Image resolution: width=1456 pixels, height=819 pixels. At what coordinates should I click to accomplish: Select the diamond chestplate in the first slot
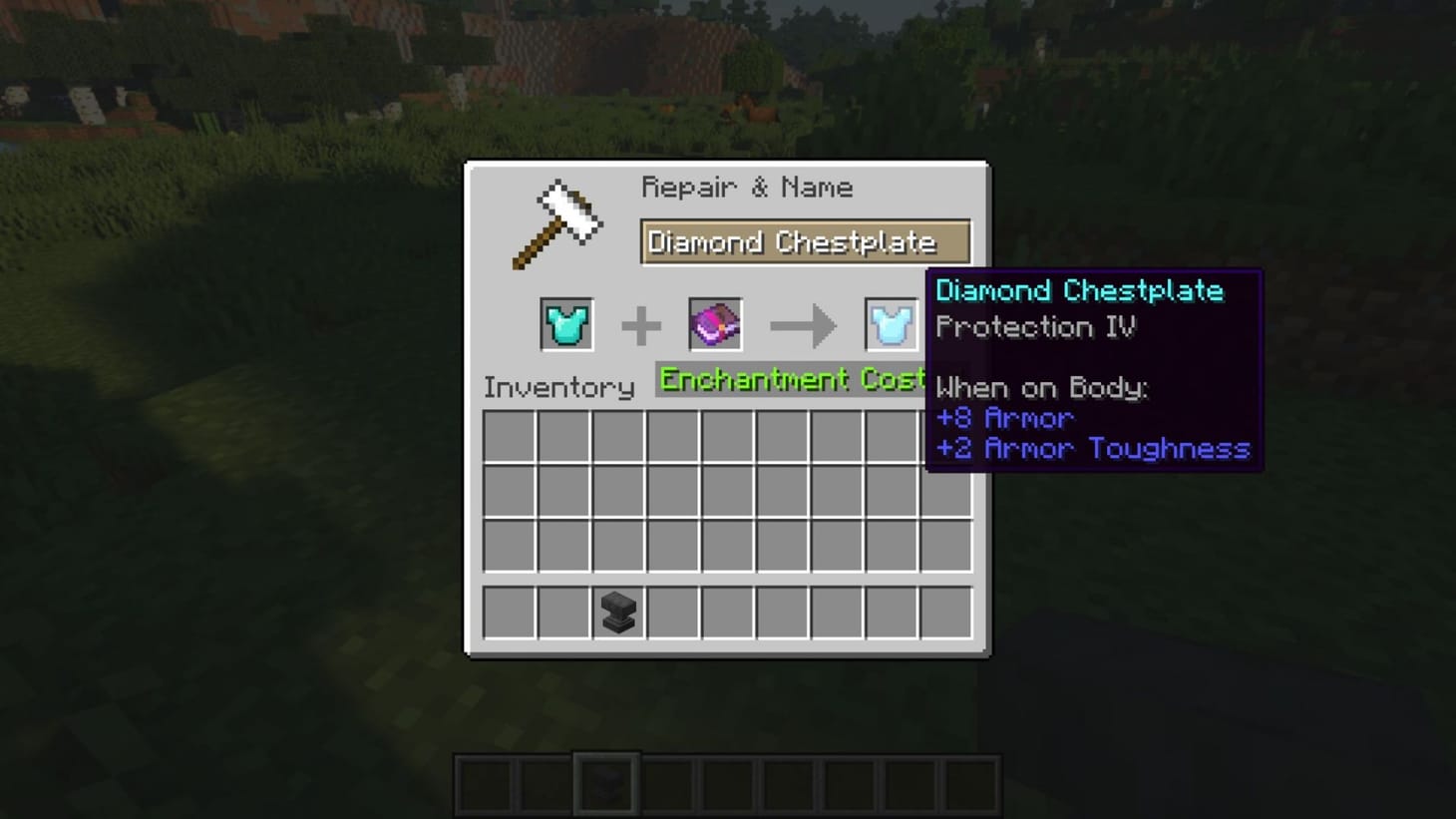[x=564, y=324]
